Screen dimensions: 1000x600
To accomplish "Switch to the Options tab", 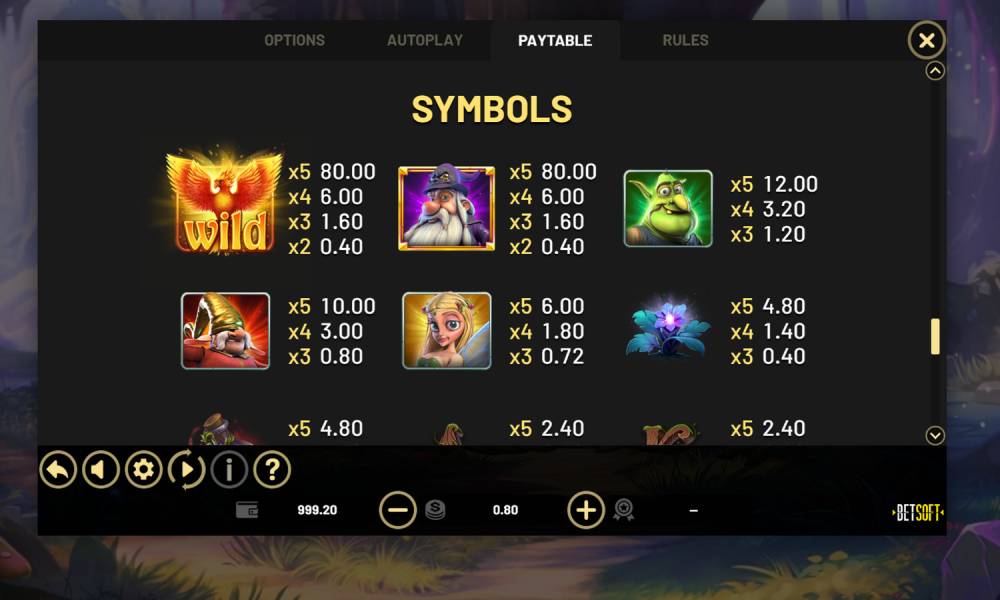I will coord(294,40).
